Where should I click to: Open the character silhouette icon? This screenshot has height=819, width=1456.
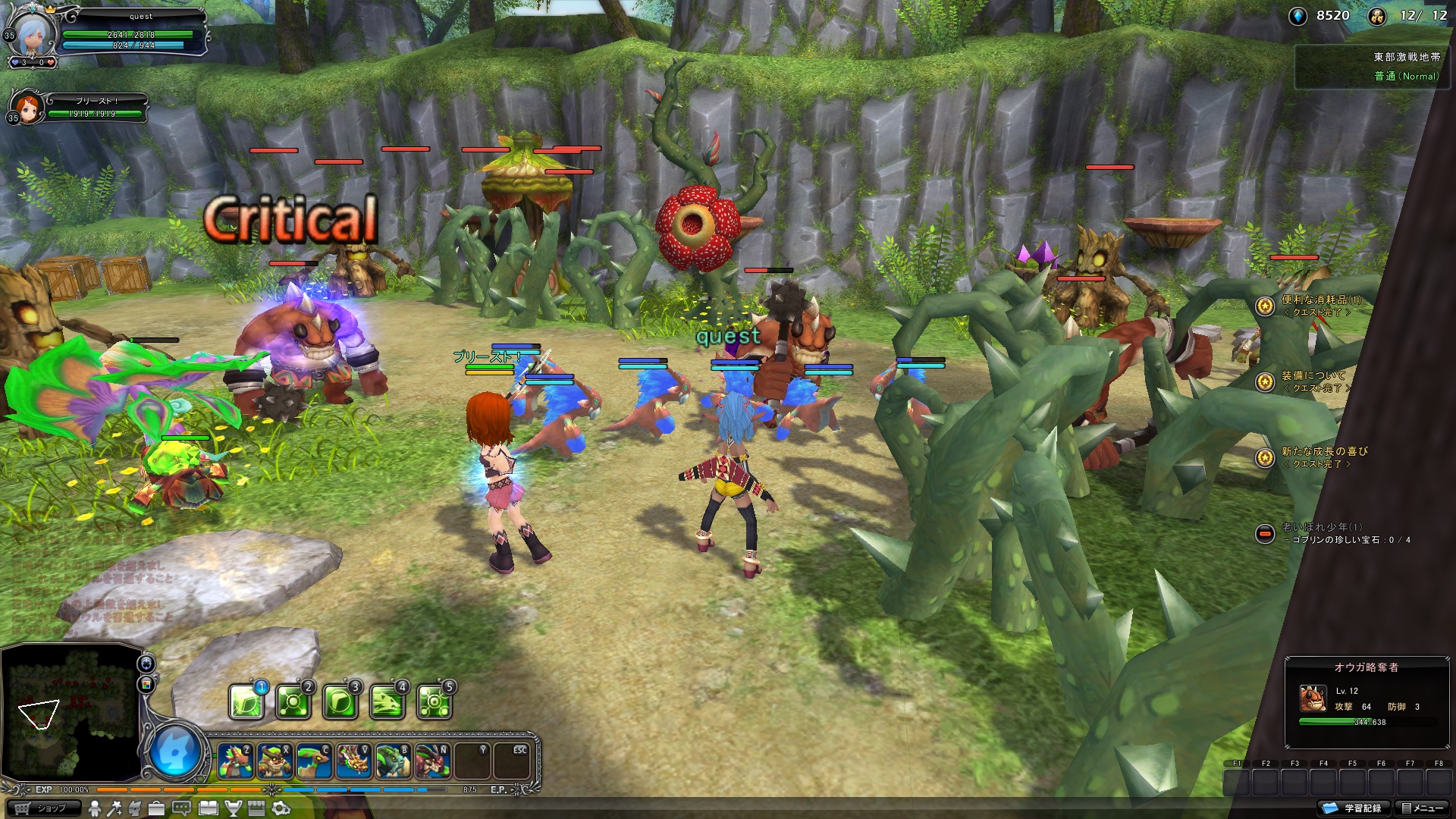tap(96, 809)
